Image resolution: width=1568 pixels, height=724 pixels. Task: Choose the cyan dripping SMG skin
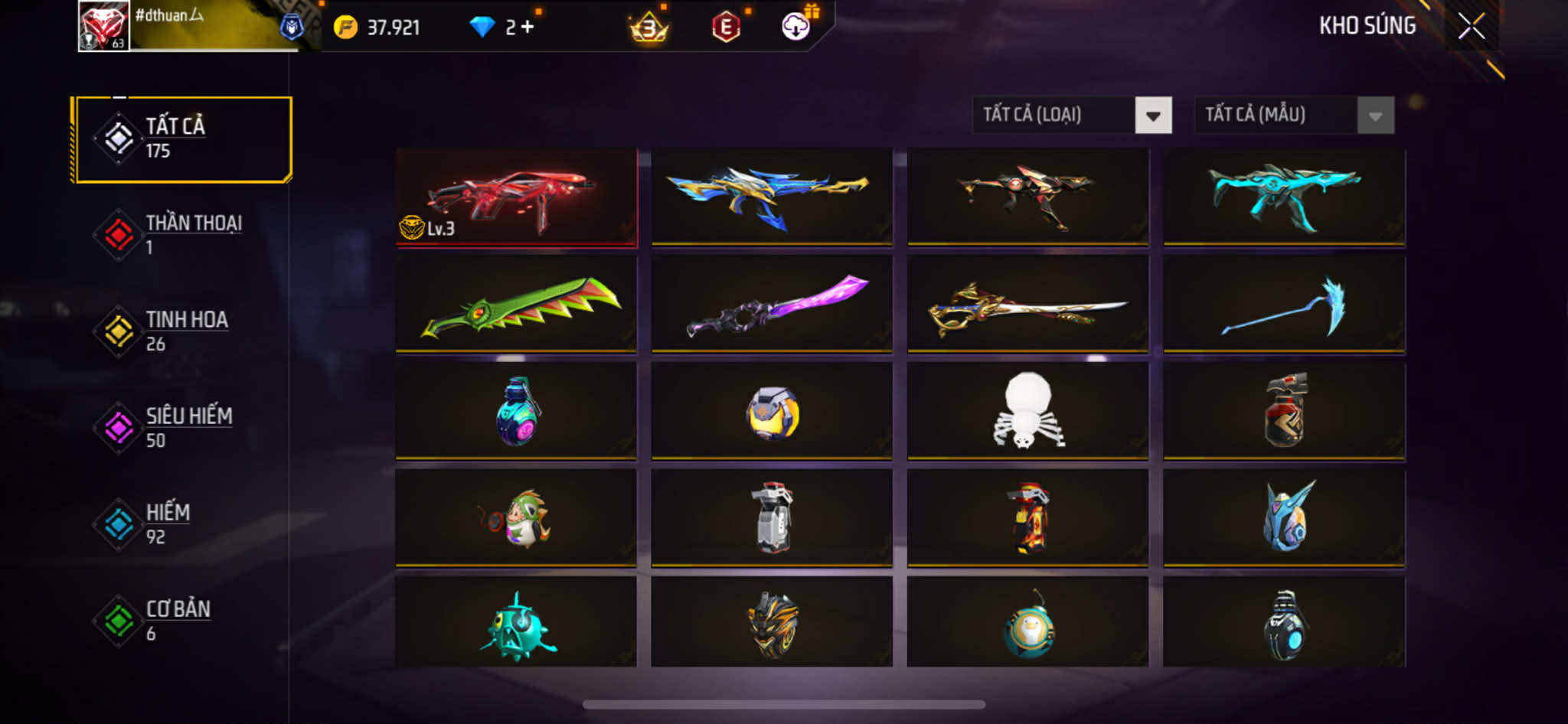[1284, 197]
